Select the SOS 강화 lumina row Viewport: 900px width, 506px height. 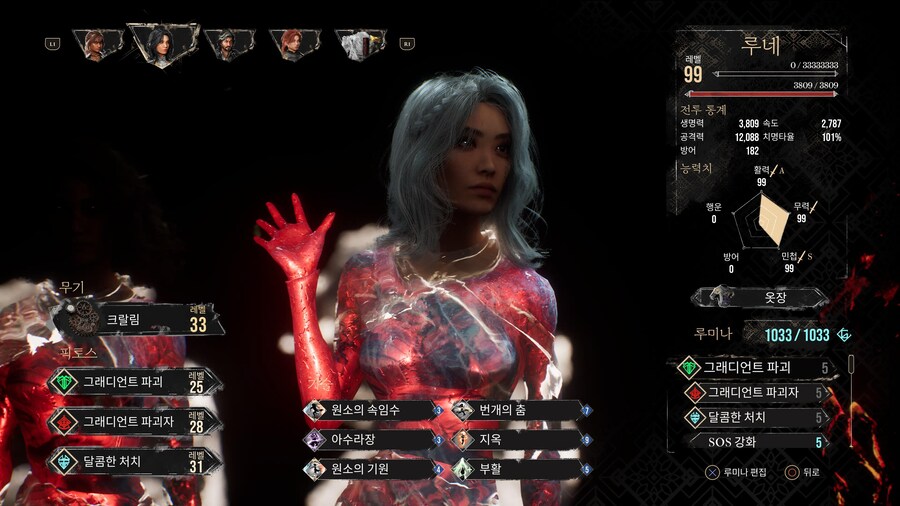[756, 441]
